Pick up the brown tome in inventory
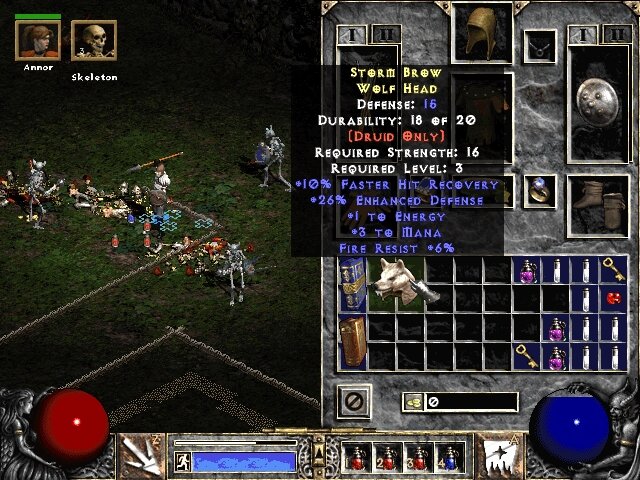 tap(352, 340)
